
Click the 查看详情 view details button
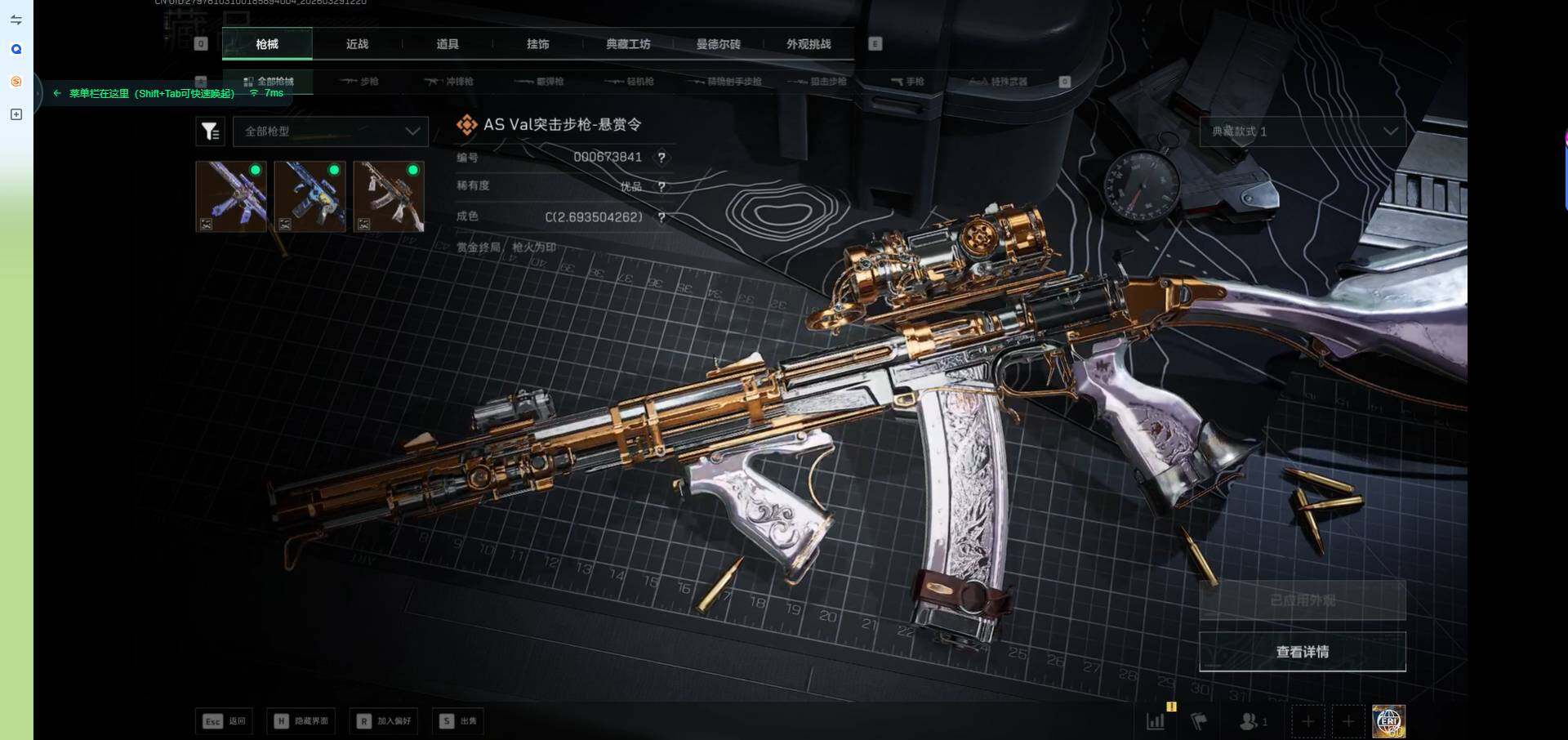click(1302, 652)
